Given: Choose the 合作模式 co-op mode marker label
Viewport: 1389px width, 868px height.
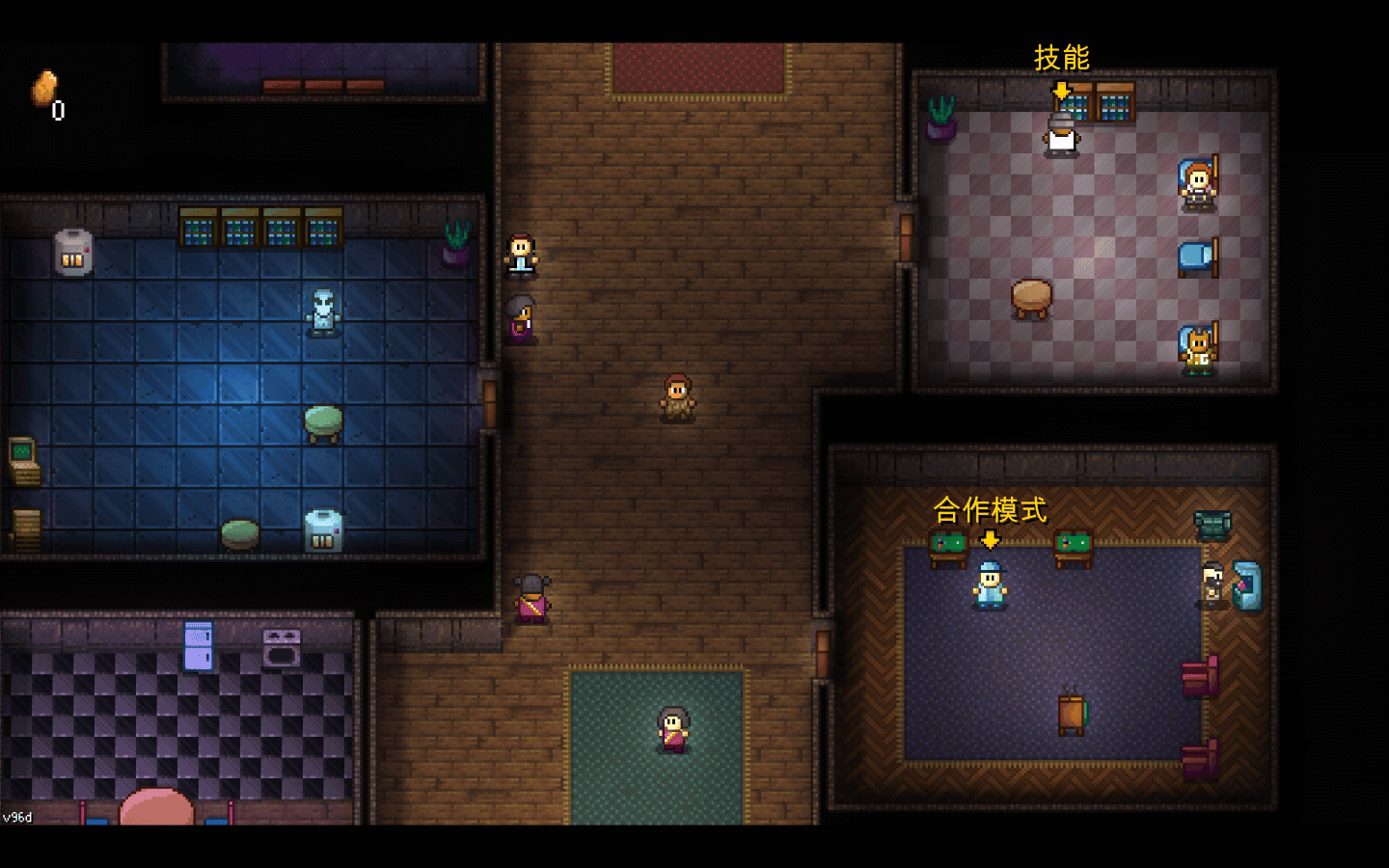Looking at the screenshot, I should point(990,509).
